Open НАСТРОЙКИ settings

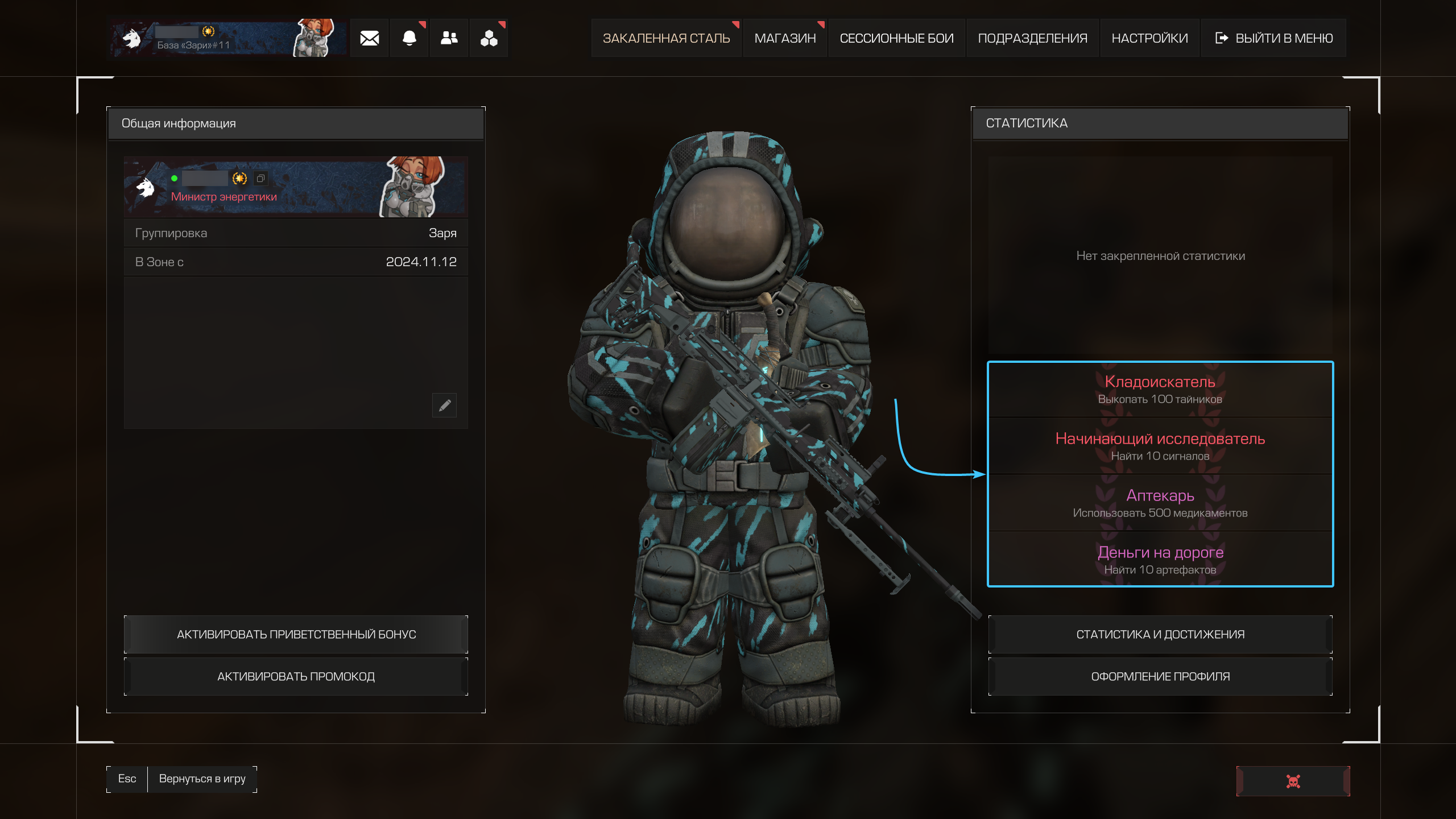pos(1149,38)
